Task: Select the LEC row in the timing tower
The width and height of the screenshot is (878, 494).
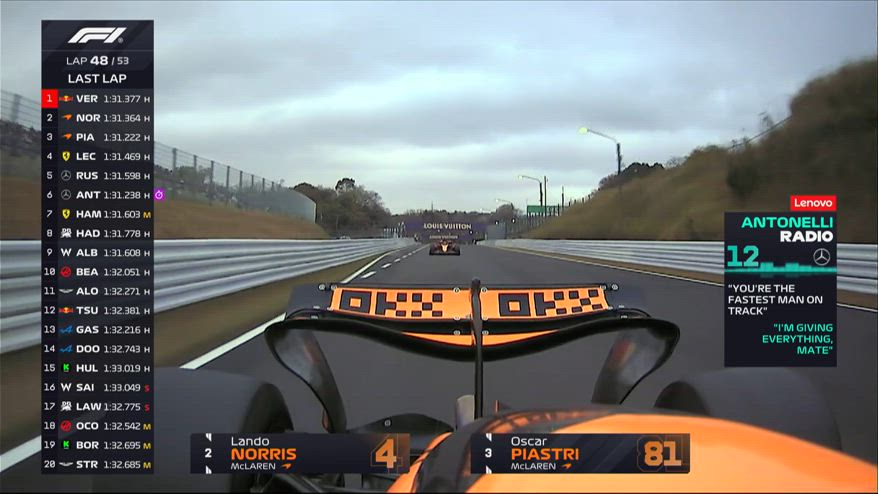Action: [97, 157]
